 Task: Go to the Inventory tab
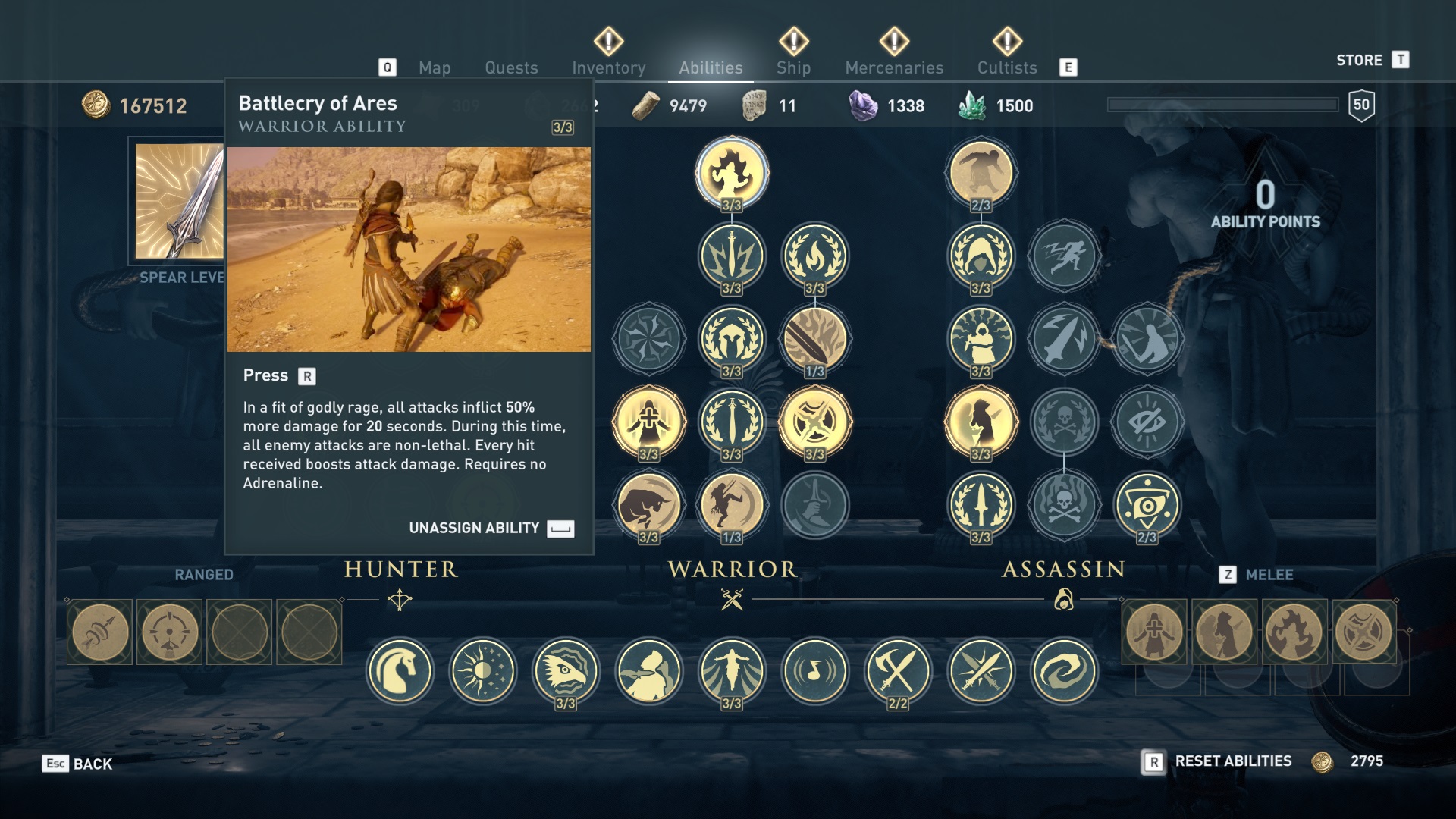608,67
